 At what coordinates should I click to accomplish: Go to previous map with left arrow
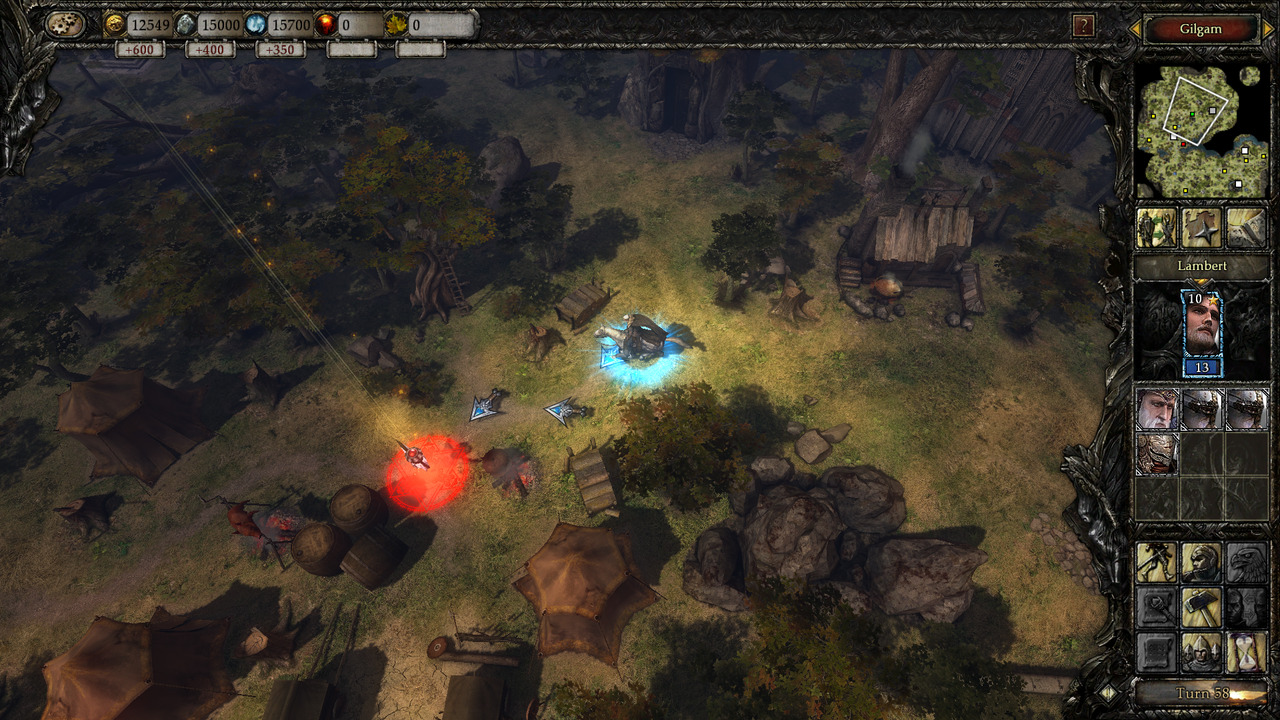(x=1135, y=29)
